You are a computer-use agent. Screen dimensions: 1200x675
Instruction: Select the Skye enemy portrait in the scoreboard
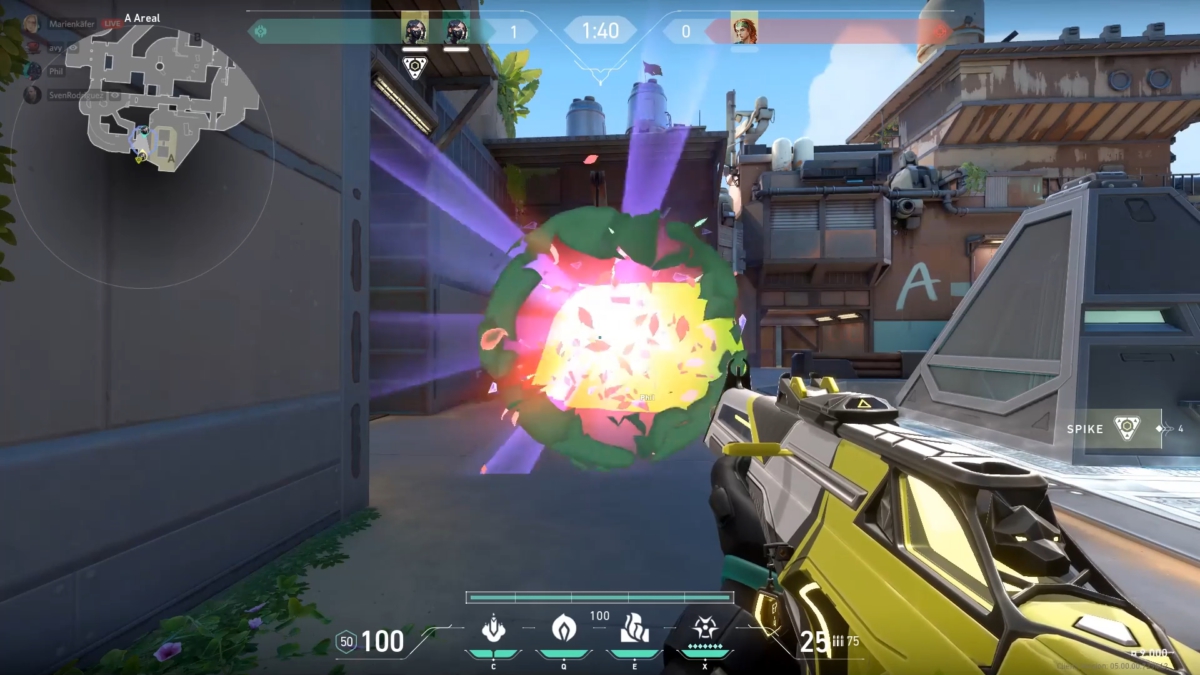click(x=743, y=31)
